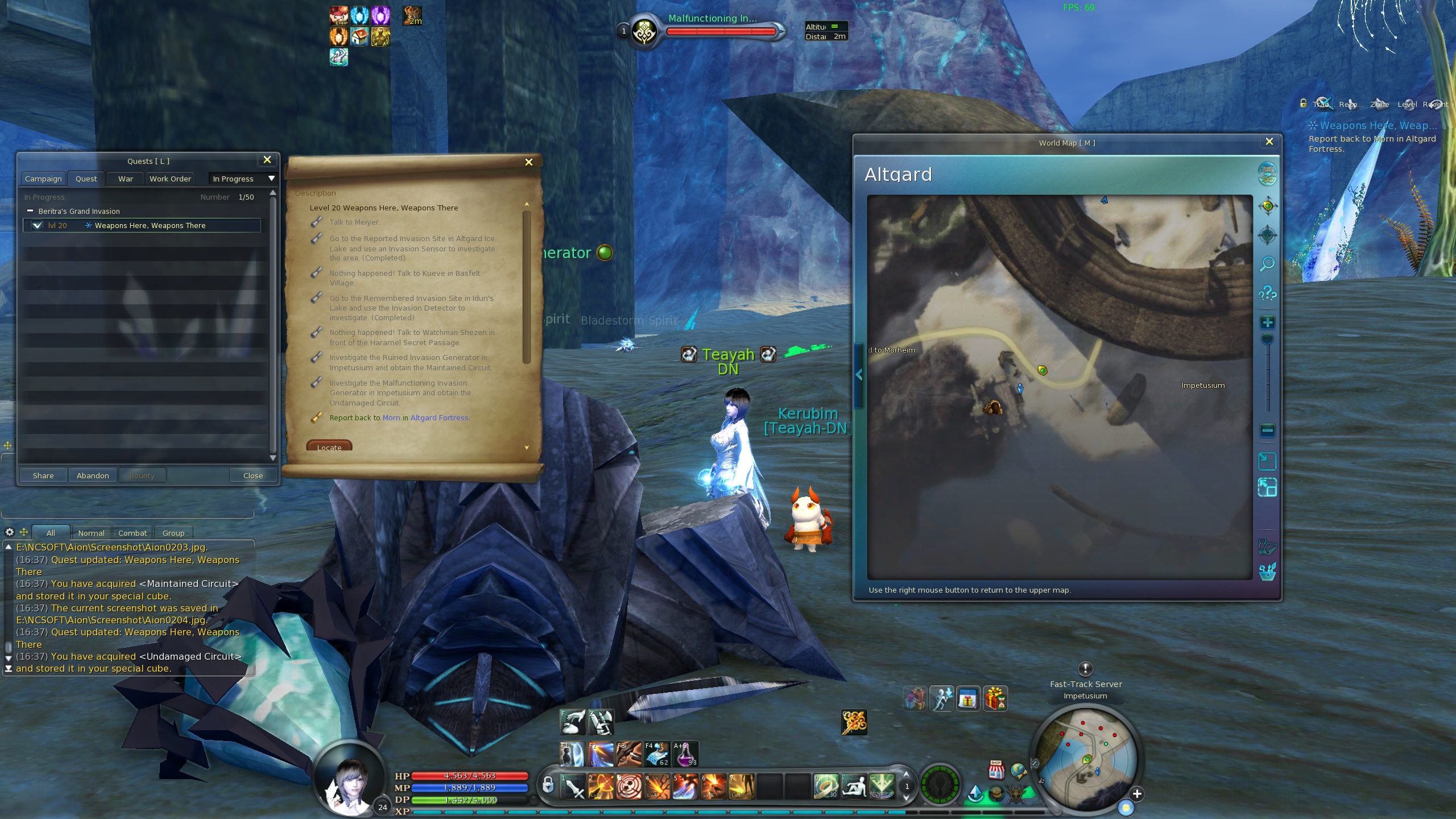The height and width of the screenshot is (819, 1456).
Task: Select Weapons Here, Weapons There quest row
Action: coord(150,226)
